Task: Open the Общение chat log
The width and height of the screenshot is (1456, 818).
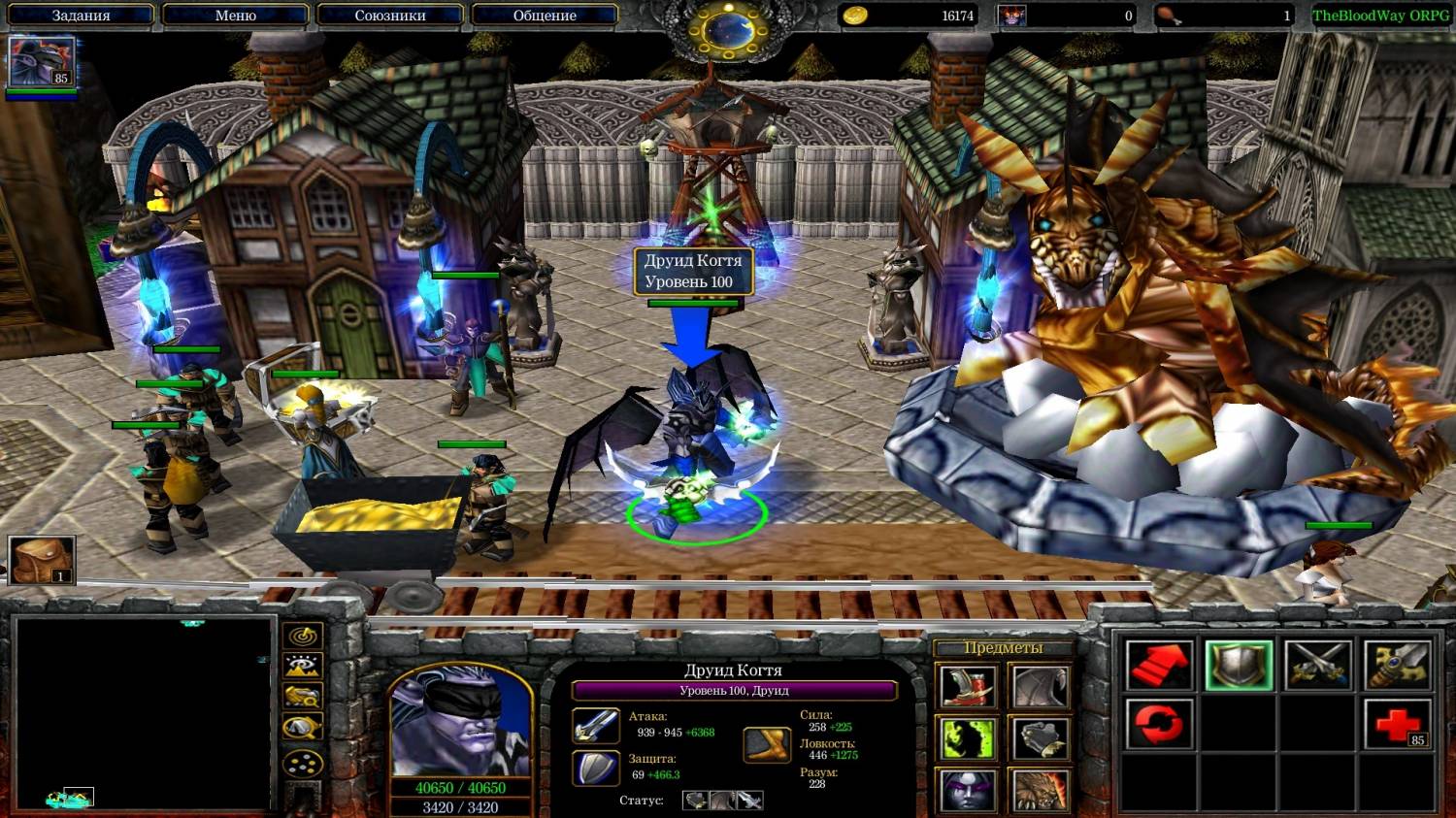Action: 545,16
